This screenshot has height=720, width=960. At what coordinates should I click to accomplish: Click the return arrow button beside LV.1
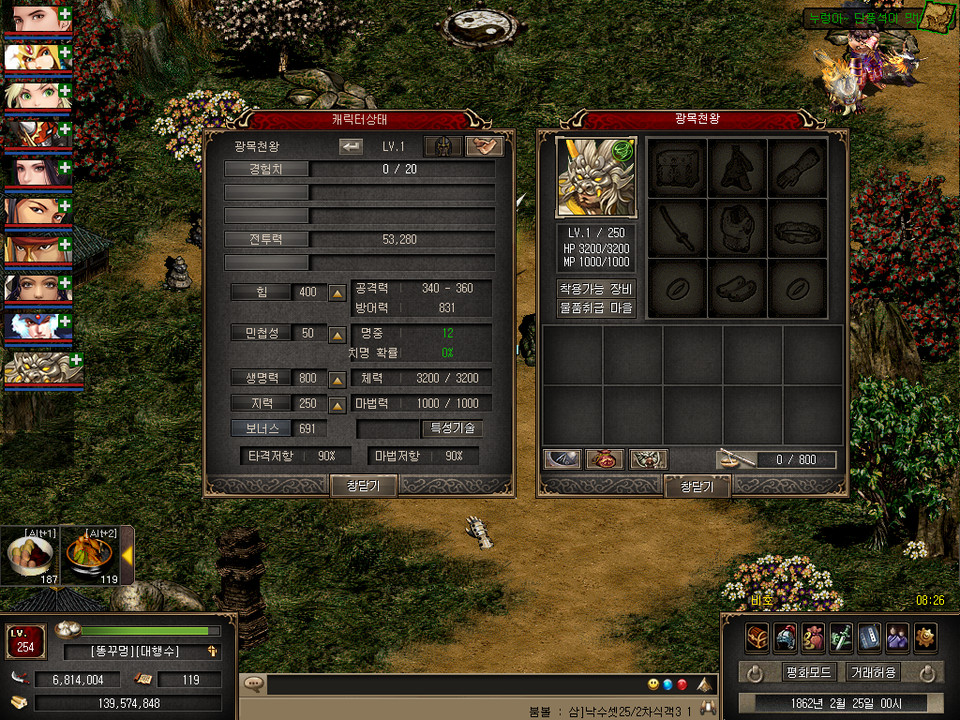[351, 147]
